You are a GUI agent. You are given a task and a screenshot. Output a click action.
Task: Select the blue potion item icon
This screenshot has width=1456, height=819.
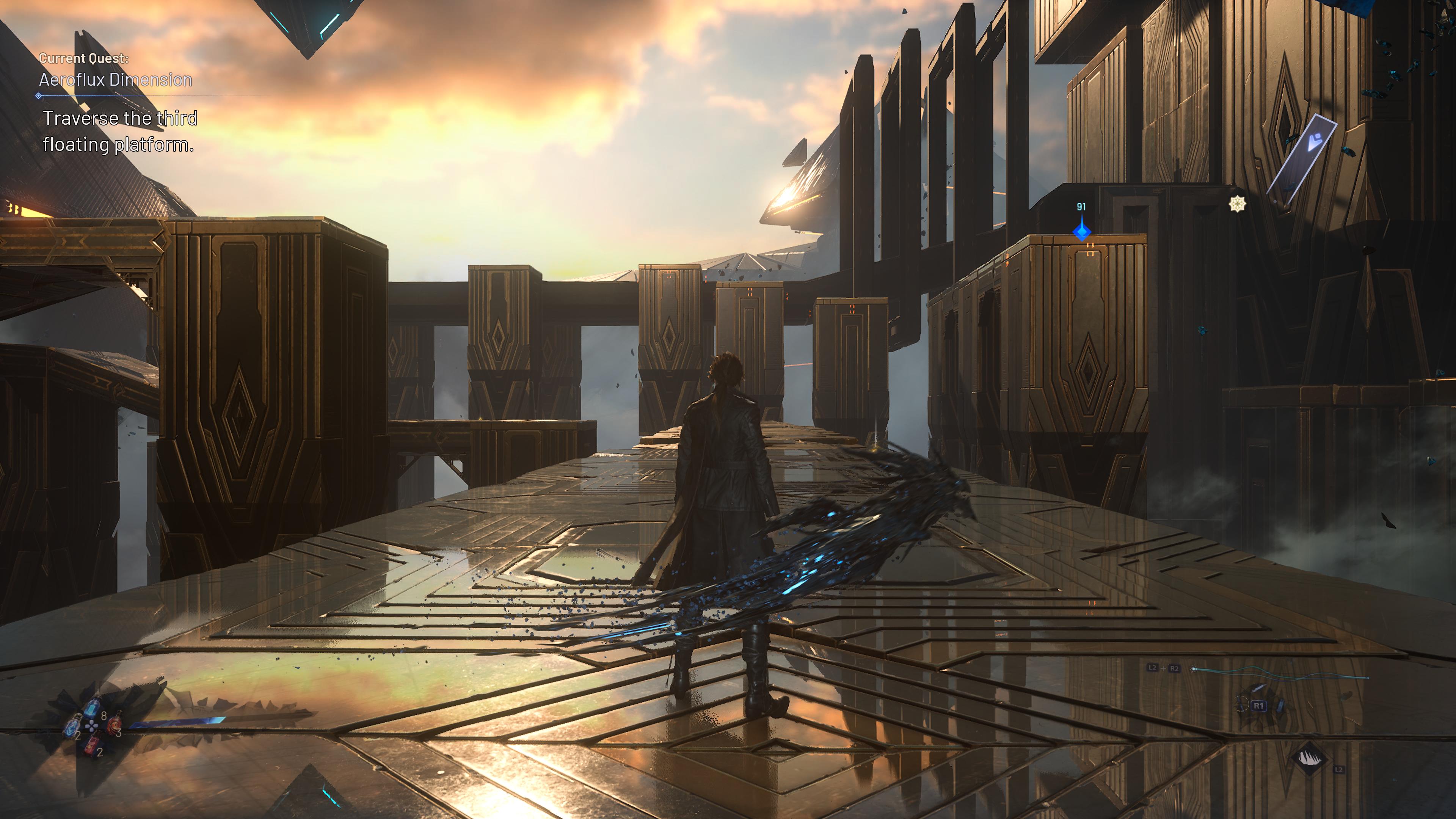pyautogui.click(x=93, y=708)
